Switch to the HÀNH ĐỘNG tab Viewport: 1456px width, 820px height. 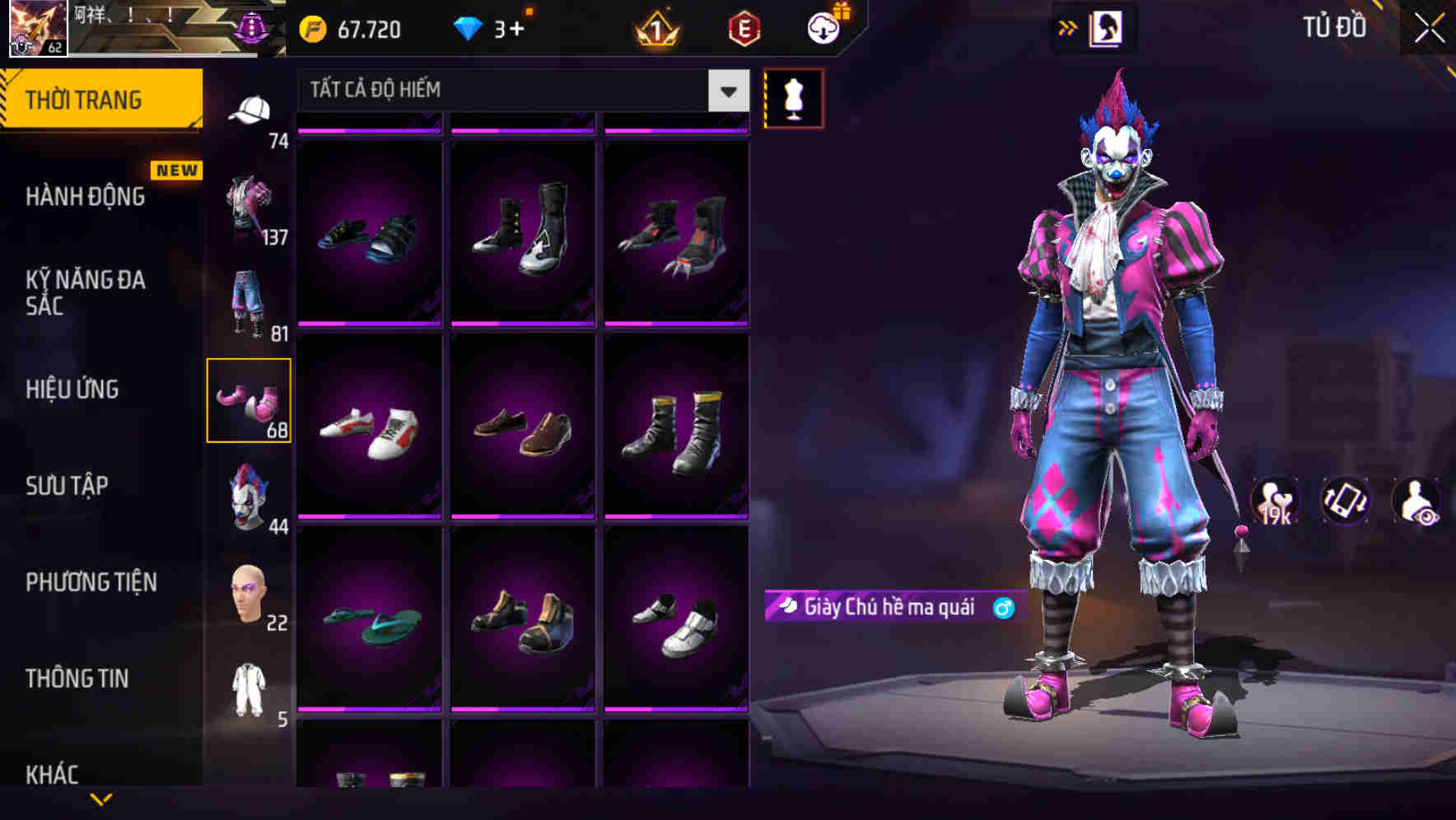coord(82,197)
